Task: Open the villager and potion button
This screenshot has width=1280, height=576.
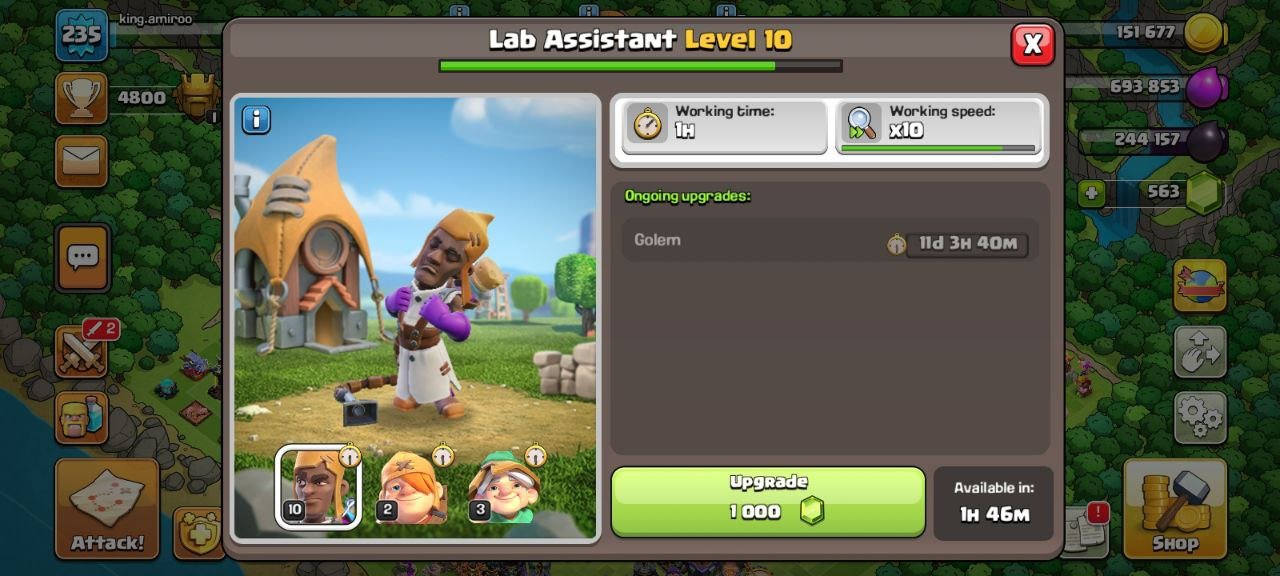Action: point(81,416)
